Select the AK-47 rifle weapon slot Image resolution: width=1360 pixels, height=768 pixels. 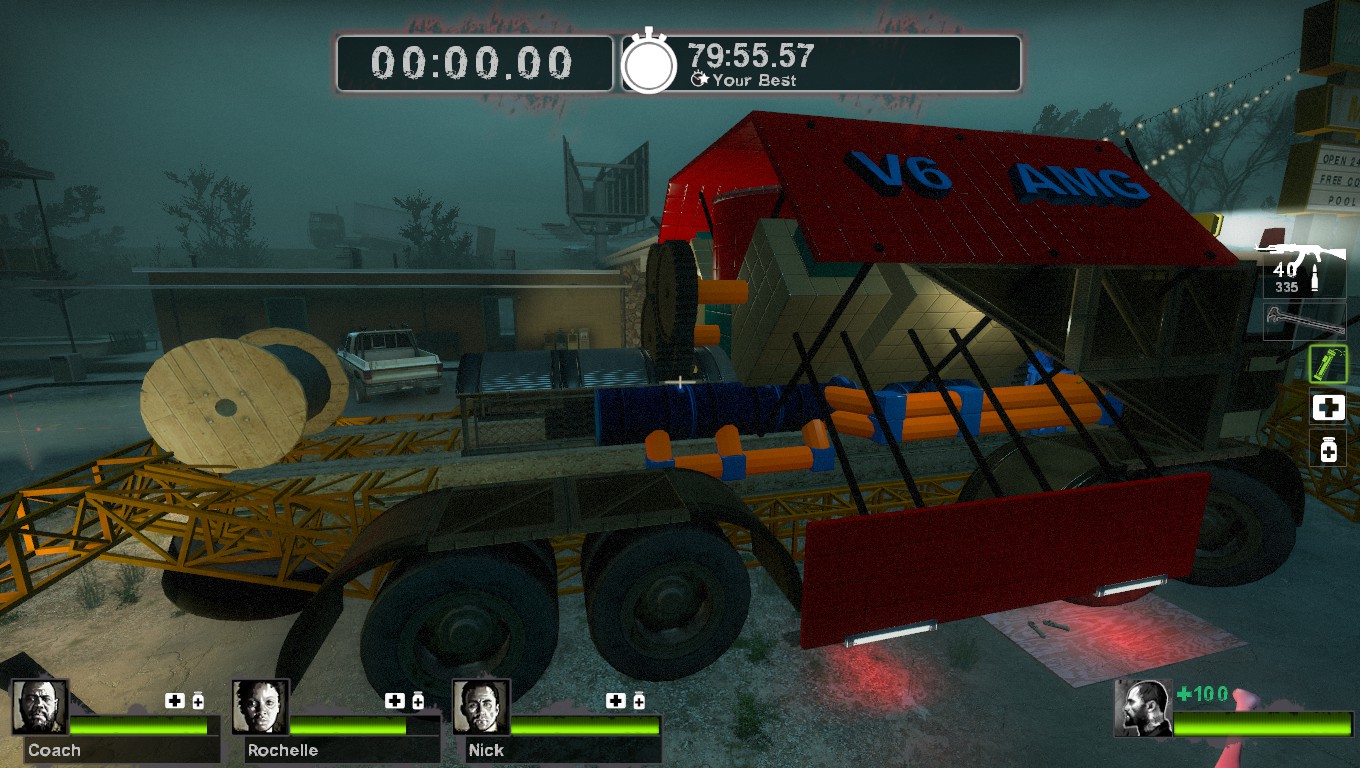pos(1302,267)
